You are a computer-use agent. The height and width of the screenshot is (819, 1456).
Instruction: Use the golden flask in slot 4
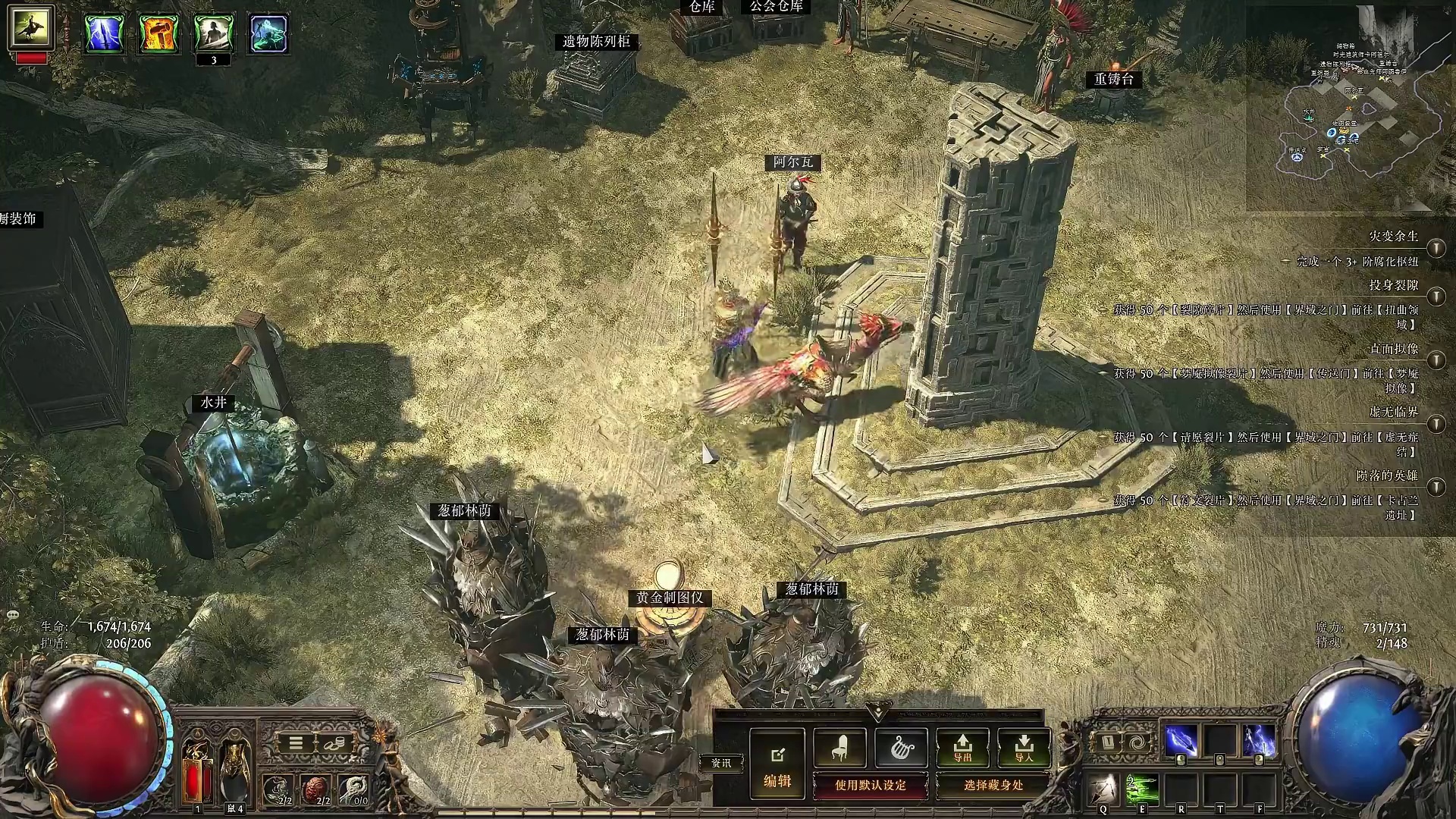[x=234, y=772]
